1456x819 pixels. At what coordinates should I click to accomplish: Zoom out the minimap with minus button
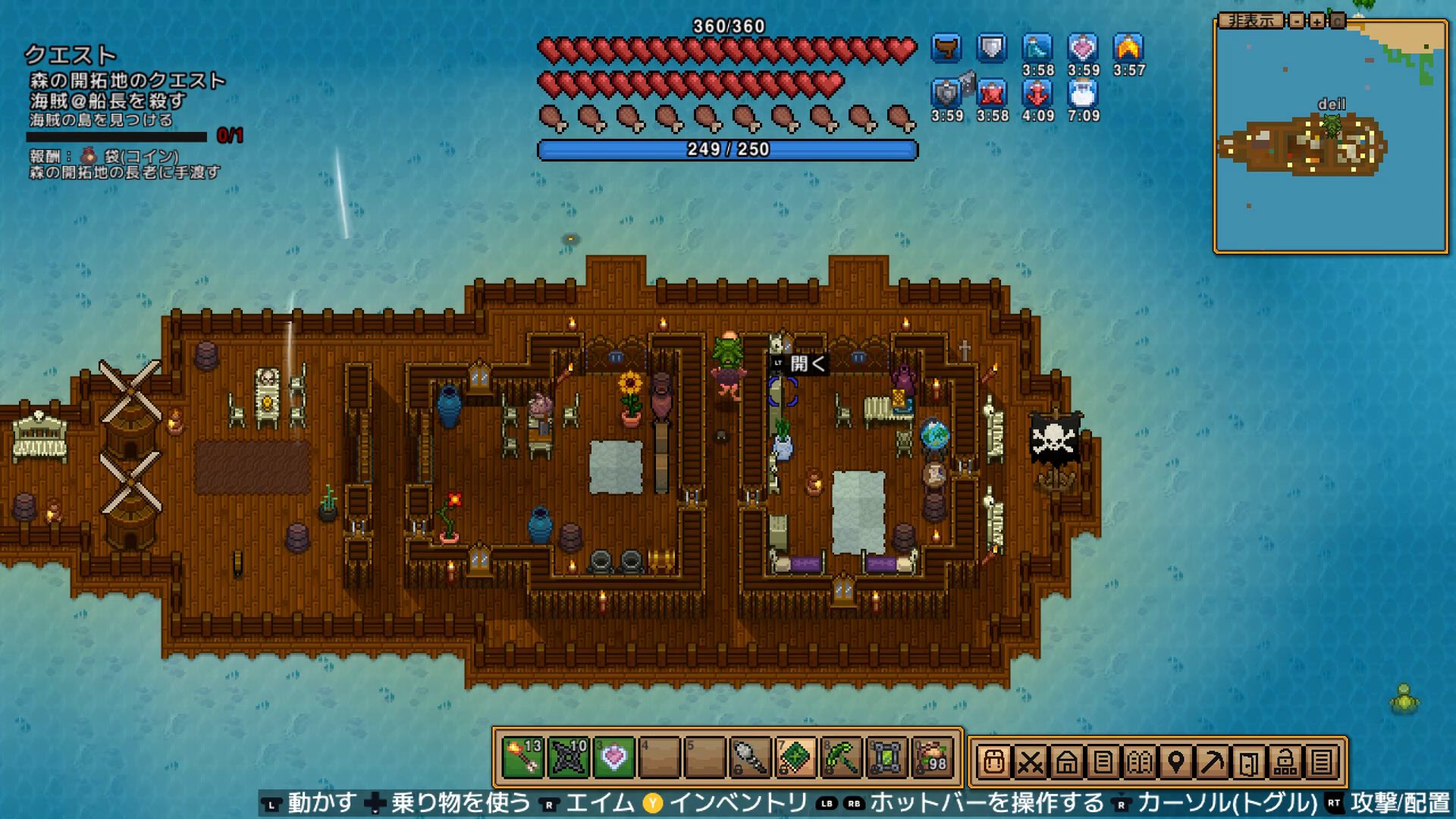[x=1298, y=21]
